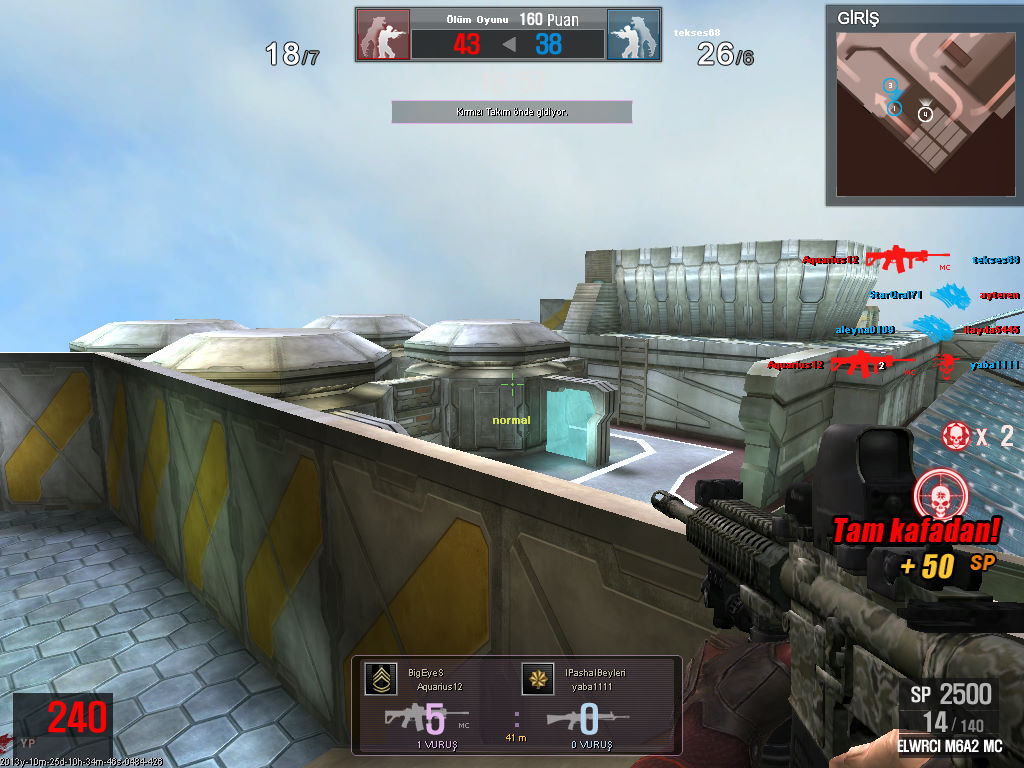Screen dimensions: 1024x768
Task: Click yaba1111's gold leaf rank badge
Action: (x=538, y=679)
